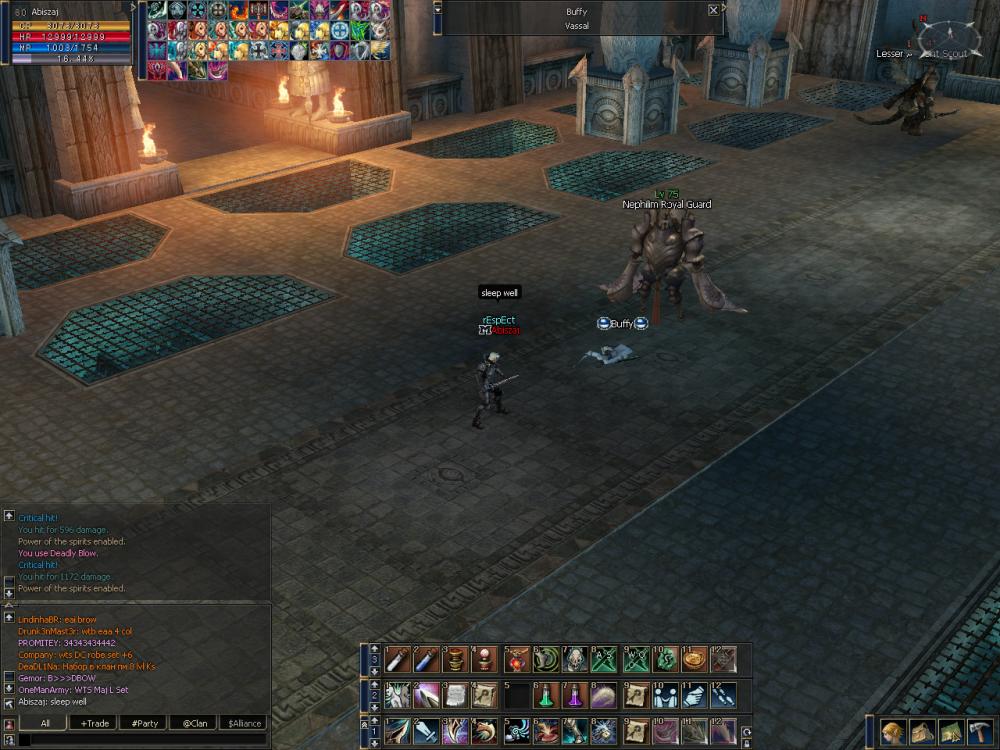Use the purple potion hotbar slot
The image size is (1000, 750).
coord(574,695)
